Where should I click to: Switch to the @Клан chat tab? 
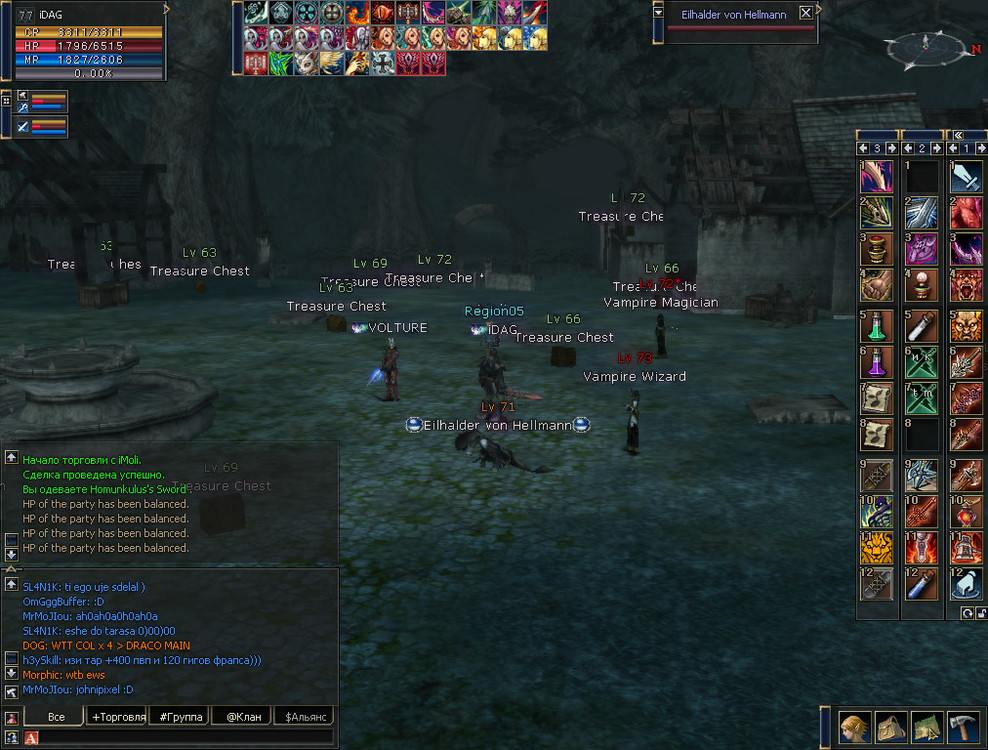[242, 716]
